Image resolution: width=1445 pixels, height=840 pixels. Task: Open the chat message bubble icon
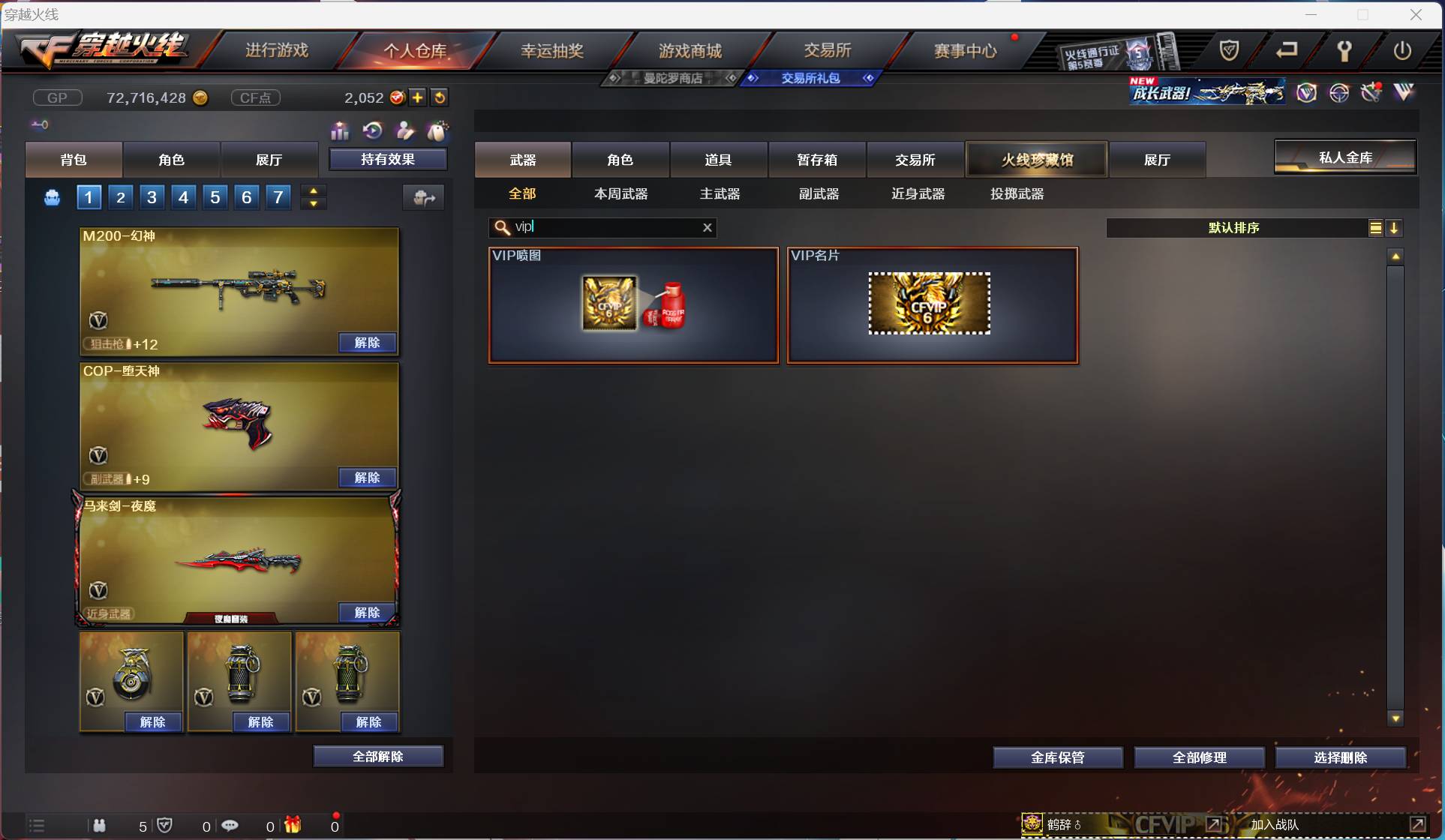click(231, 825)
